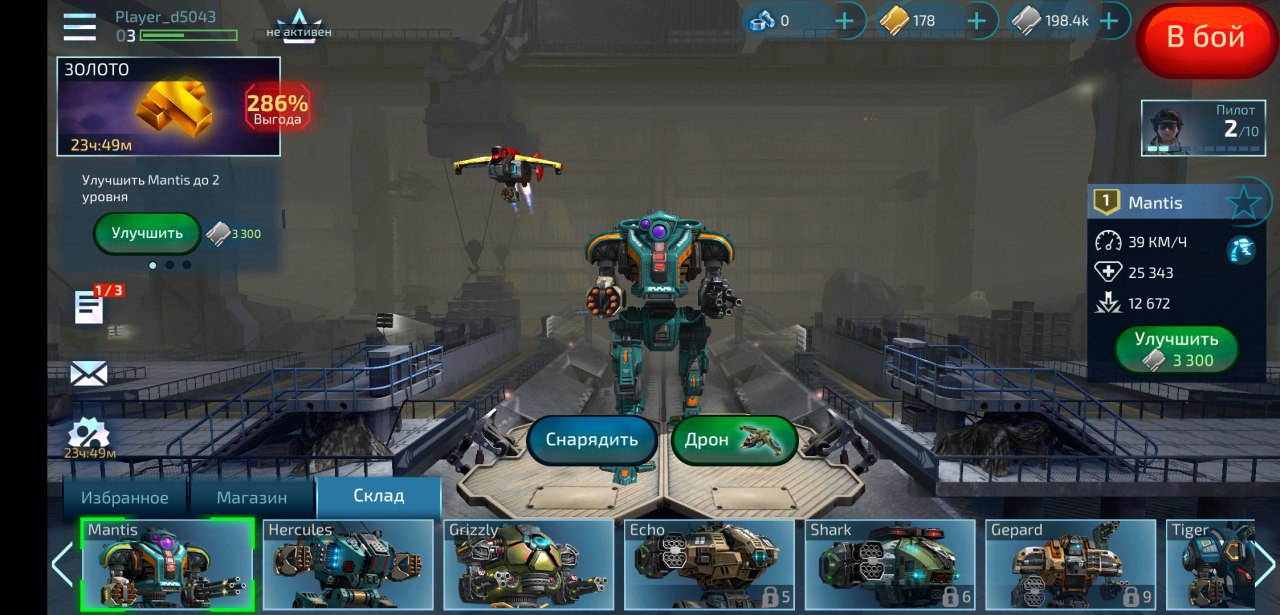Choose the Grizzly mech card
Image resolution: width=1280 pixels, height=615 pixels.
[x=529, y=564]
